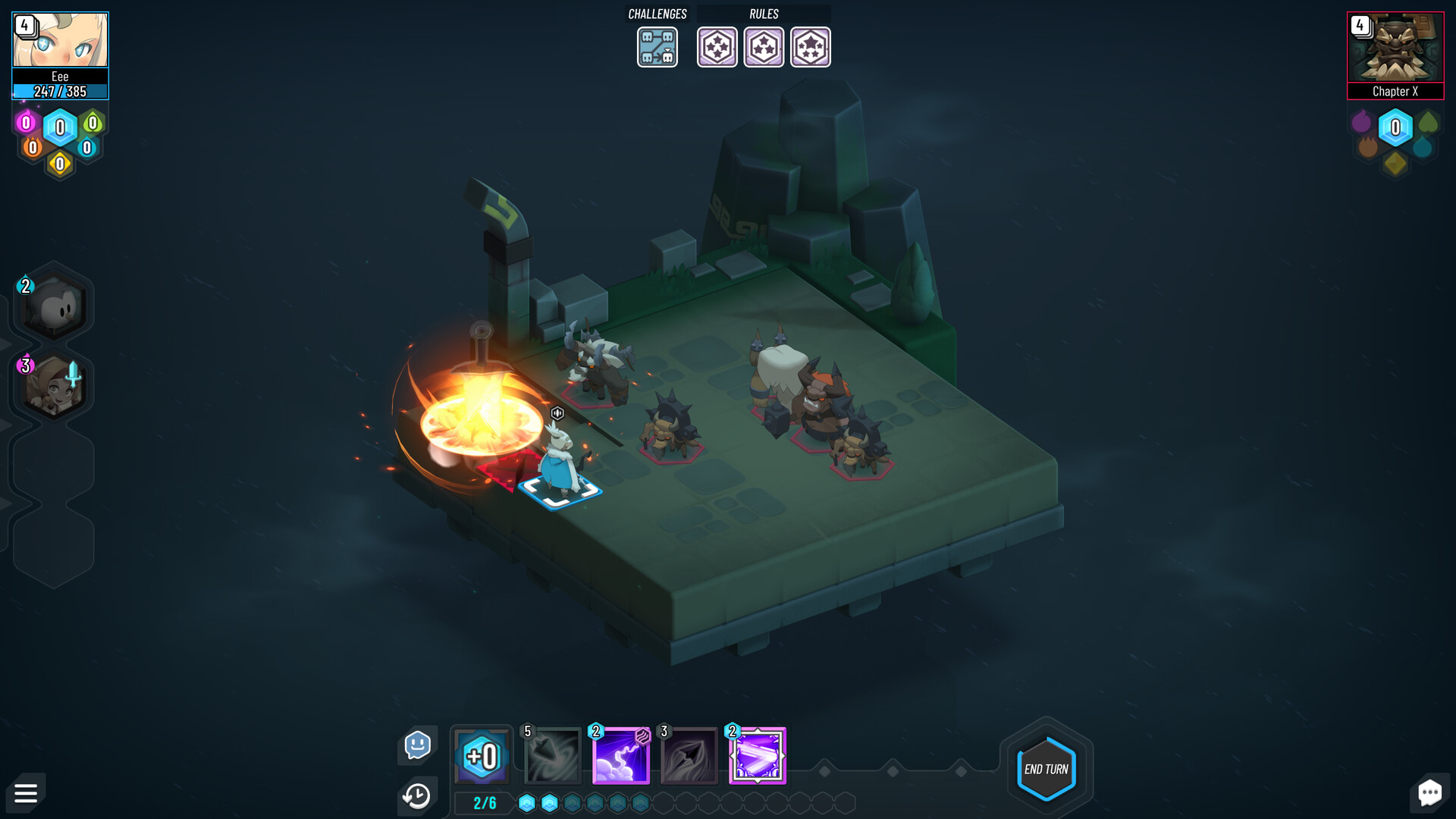Open the bottom-right chat bubble panel

click(x=1430, y=793)
